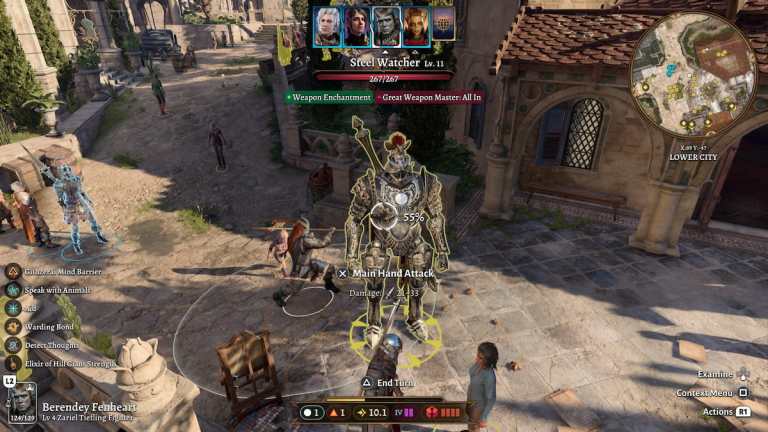
Task: Click the highlighted horned character portrait
Action: click(x=386, y=25)
